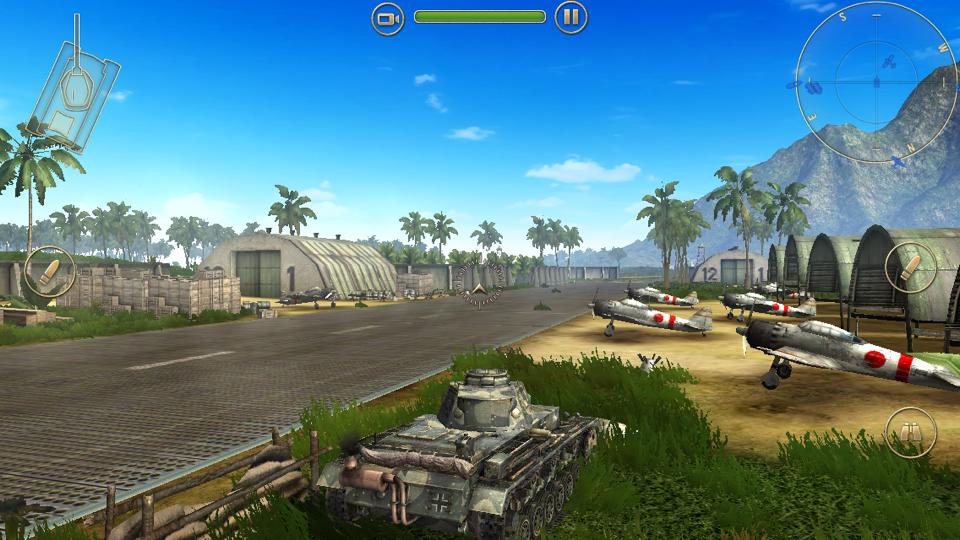Pause the game

tap(570, 17)
